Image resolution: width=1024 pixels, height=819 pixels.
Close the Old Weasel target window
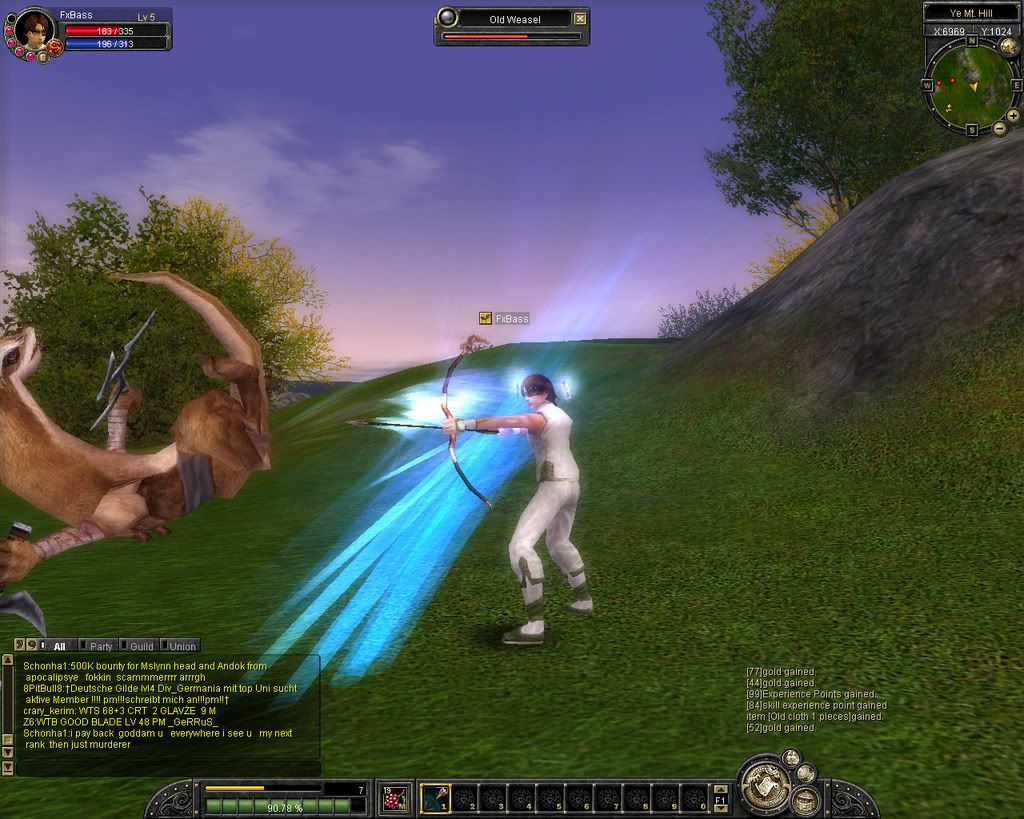click(x=580, y=18)
